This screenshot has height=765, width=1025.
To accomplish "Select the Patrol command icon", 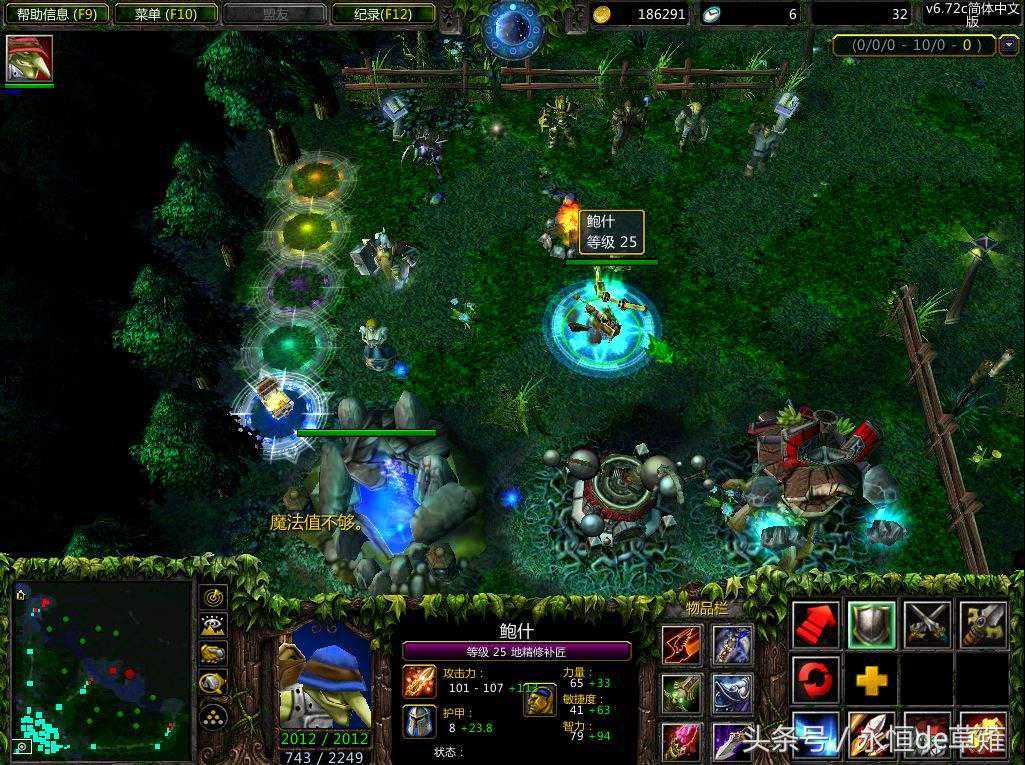I will pyautogui.click(x=982, y=625).
